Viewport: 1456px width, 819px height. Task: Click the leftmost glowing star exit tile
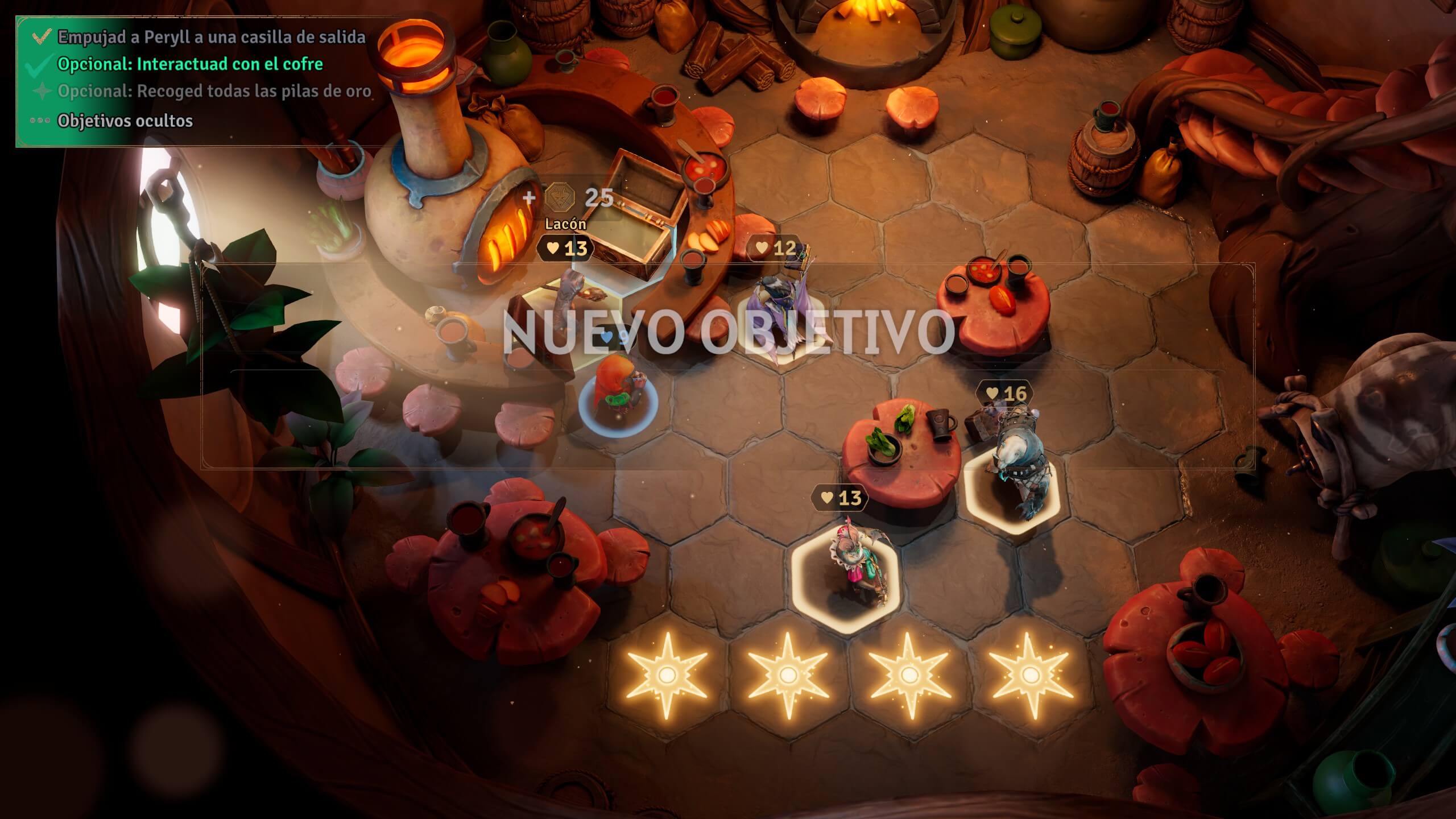pos(668,676)
